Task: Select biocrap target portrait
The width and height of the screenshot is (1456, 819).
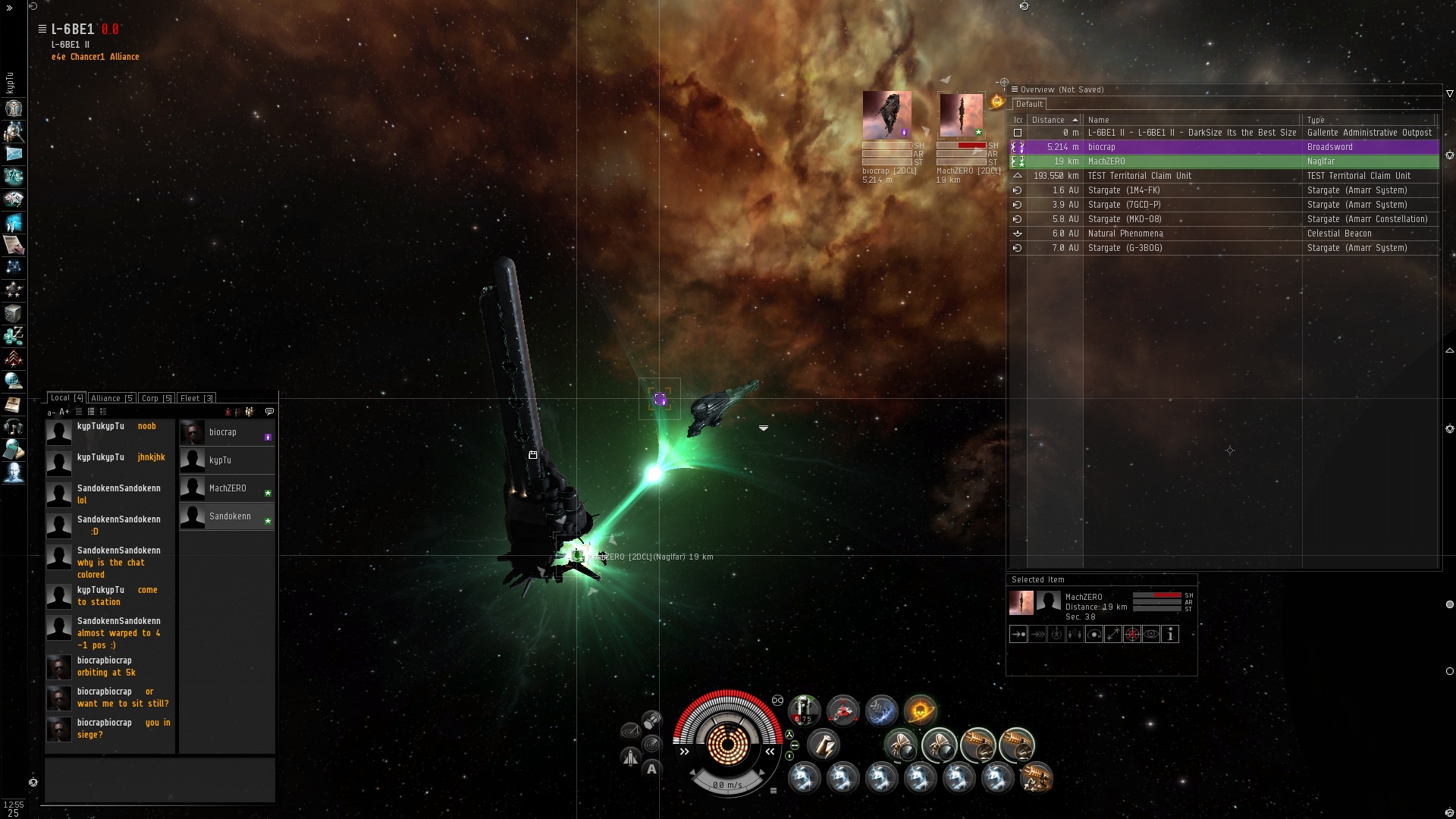Action: click(x=886, y=115)
